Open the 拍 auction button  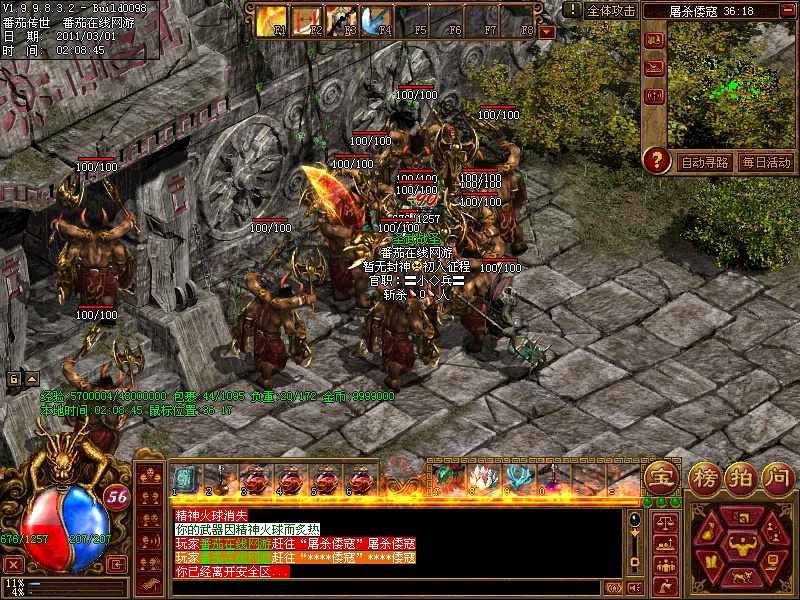[742, 476]
